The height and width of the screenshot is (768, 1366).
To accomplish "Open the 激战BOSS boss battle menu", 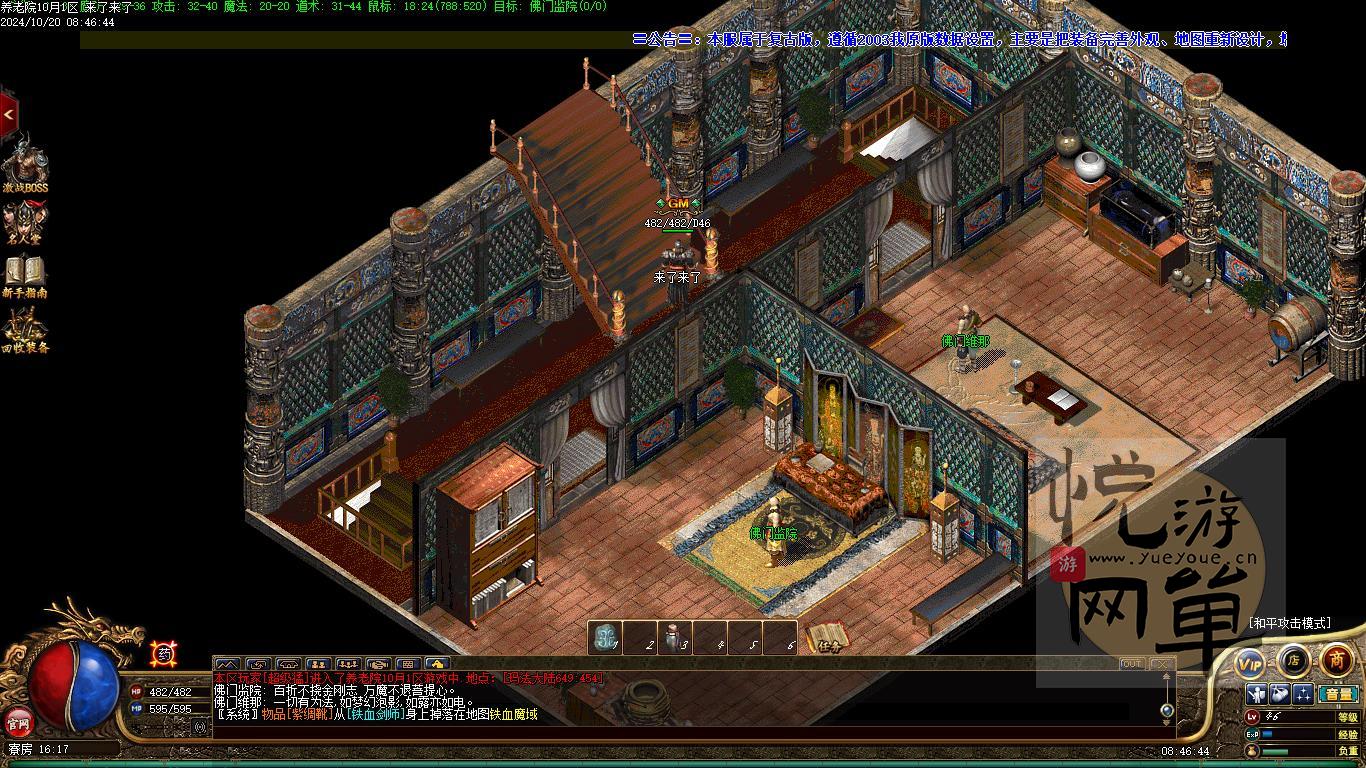I will pos(24,164).
